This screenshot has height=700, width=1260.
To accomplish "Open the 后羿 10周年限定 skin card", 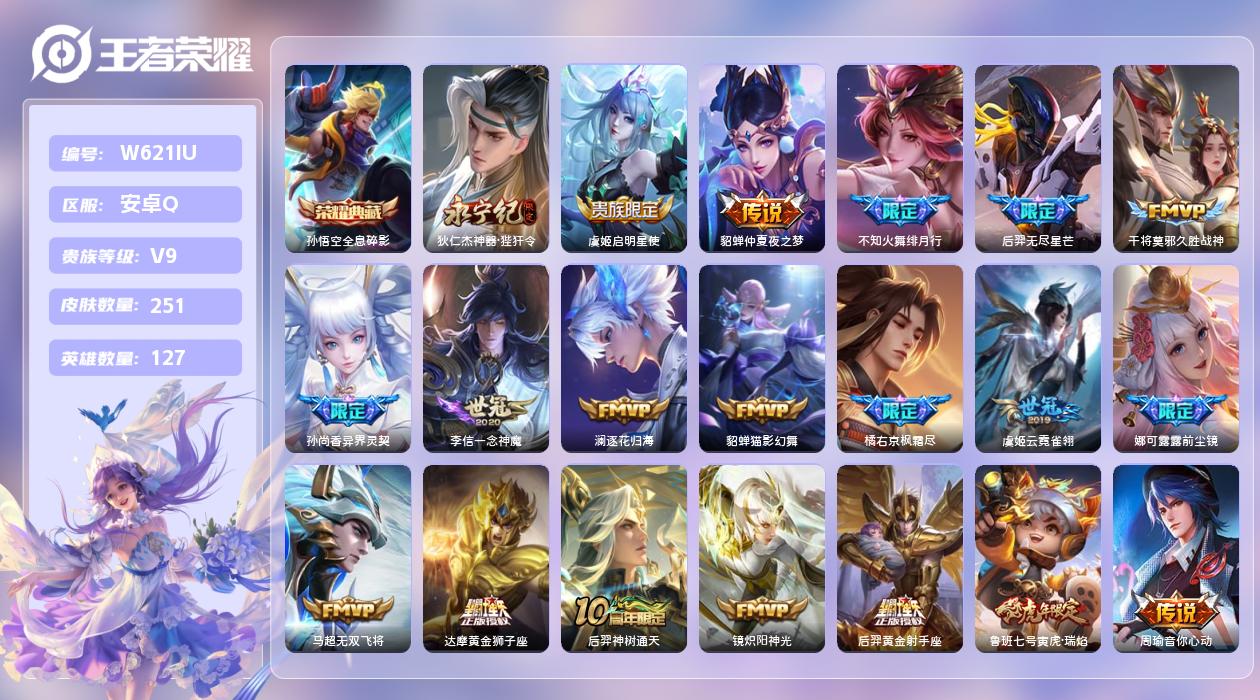I will point(624,558).
